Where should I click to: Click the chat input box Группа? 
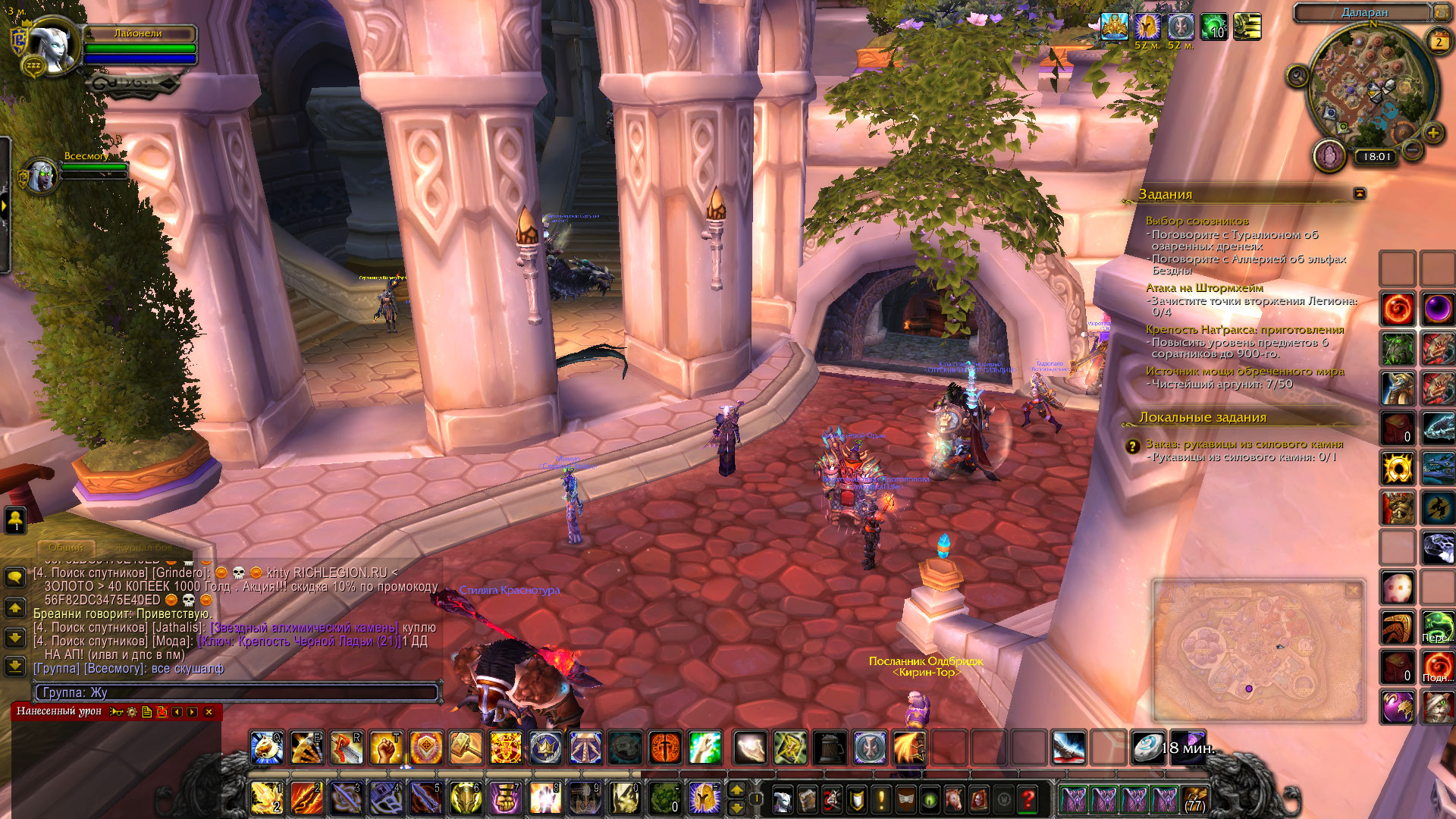pos(237,692)
